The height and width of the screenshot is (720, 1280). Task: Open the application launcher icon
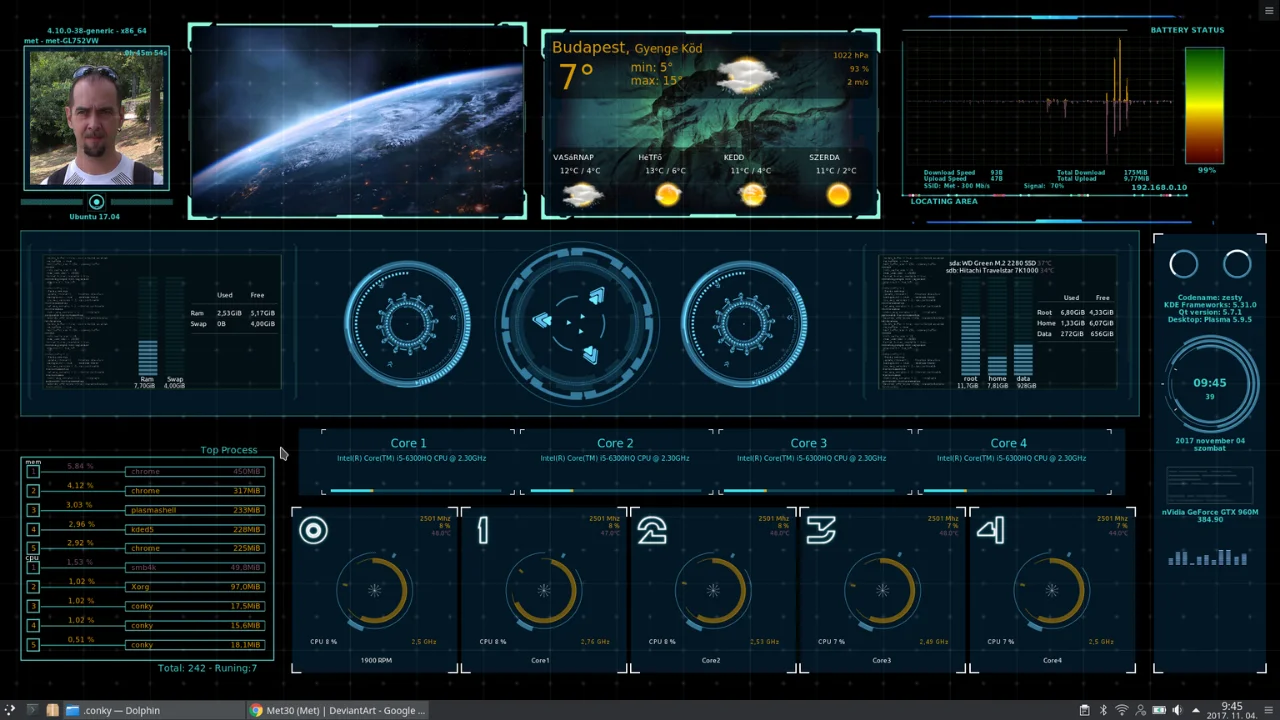point(8,710)
